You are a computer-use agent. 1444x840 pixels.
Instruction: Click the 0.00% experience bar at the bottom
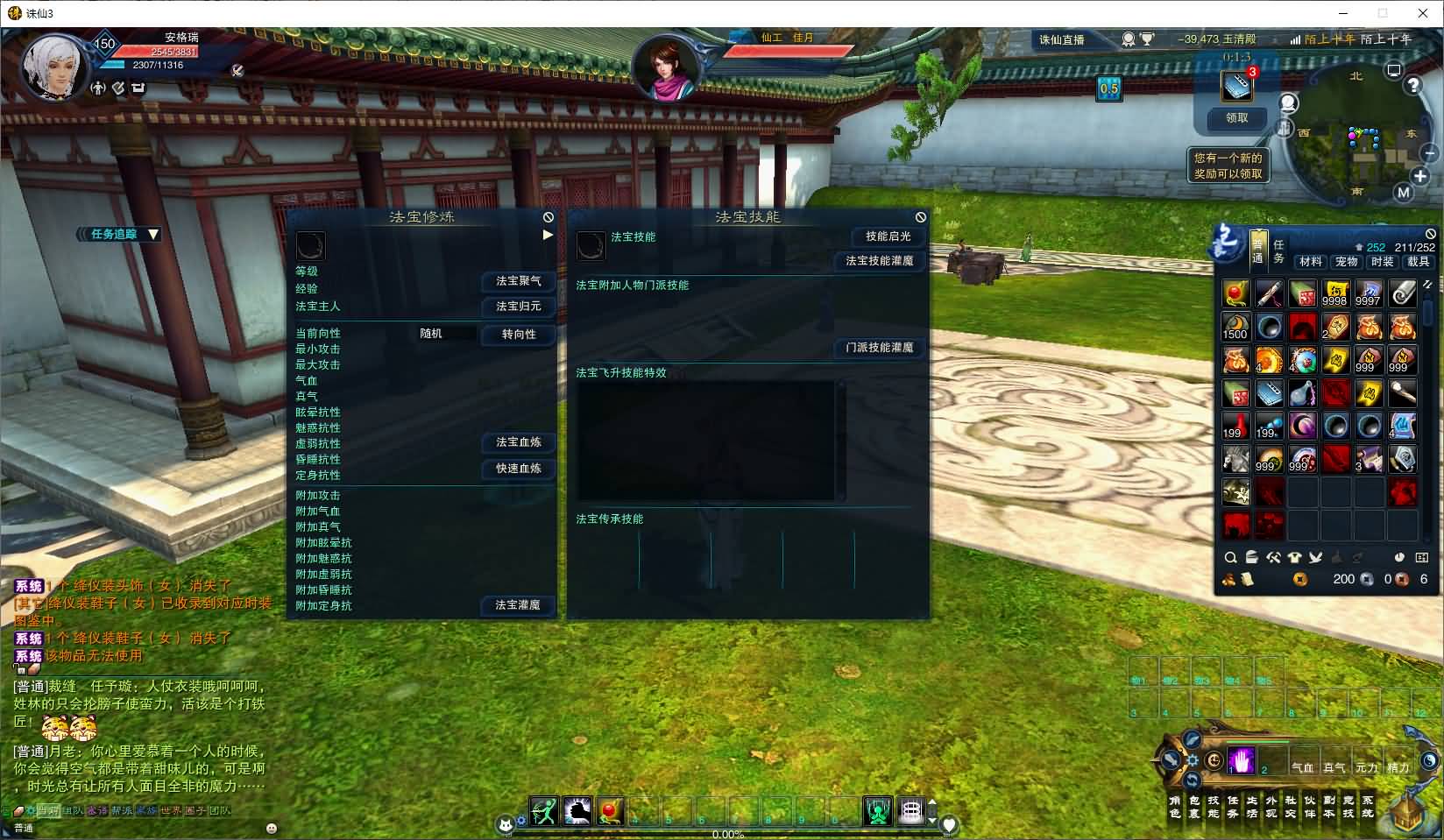pos(727,834)
